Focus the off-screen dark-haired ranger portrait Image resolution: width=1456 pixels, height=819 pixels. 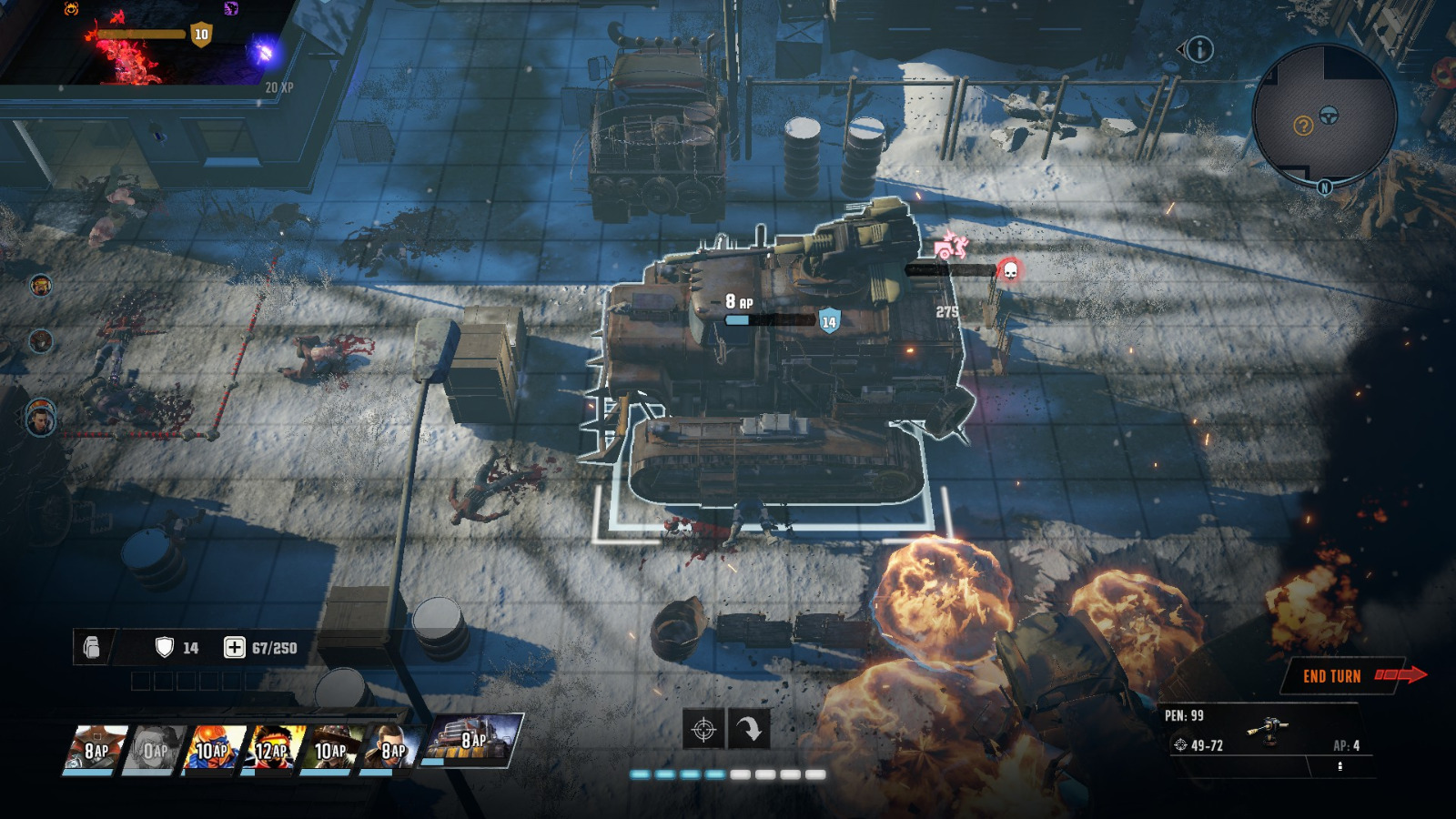tap(41, 420)
